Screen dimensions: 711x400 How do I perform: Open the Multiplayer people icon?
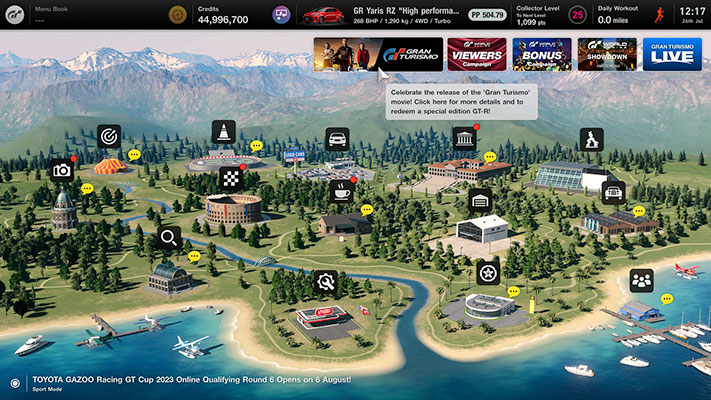click(641, 280)
